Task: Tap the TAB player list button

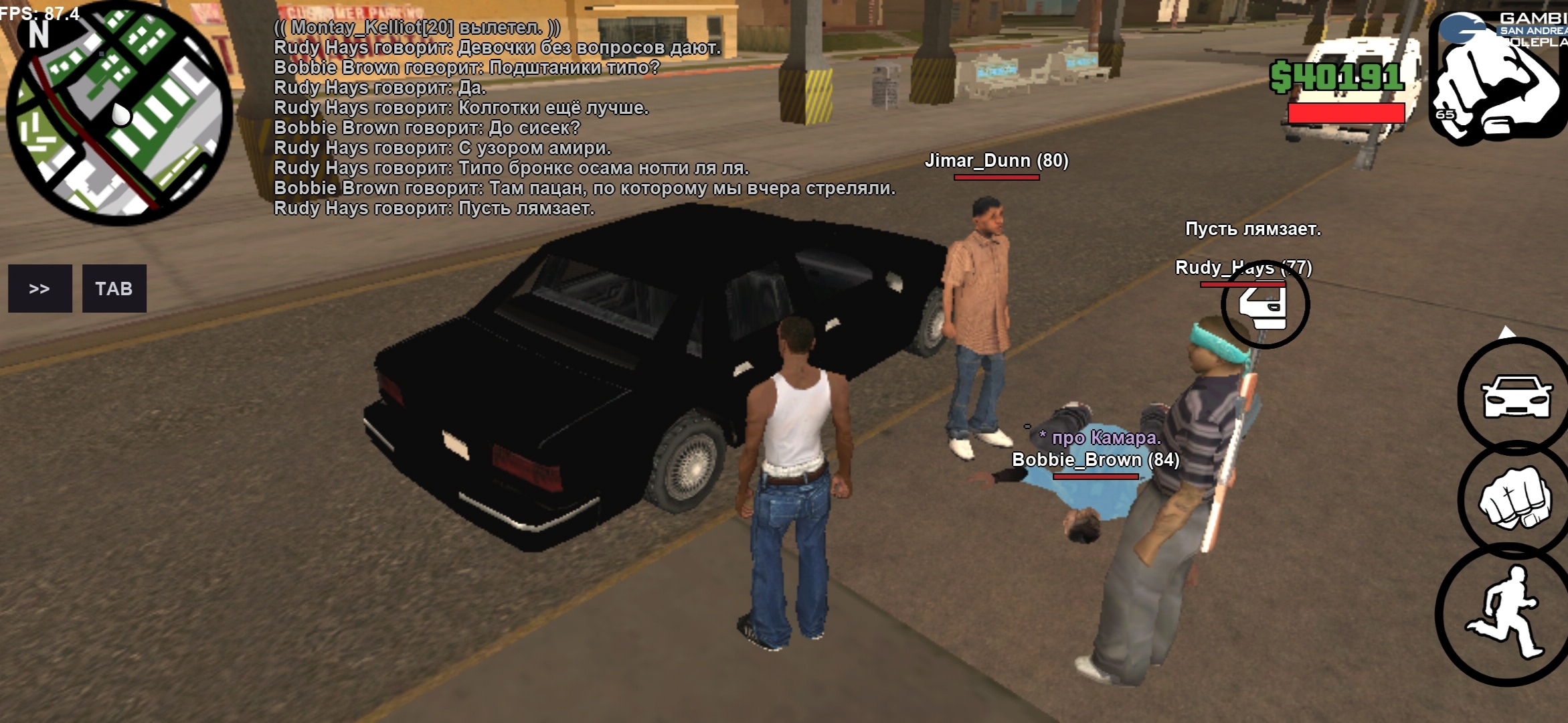Action: [114, 289]
